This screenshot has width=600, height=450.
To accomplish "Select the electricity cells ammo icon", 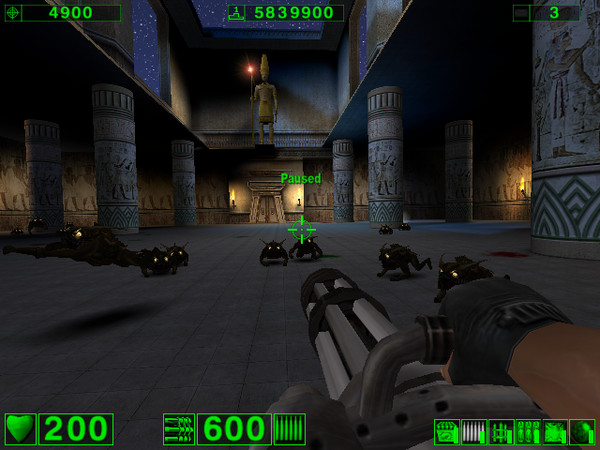I will tap(555, 432).
